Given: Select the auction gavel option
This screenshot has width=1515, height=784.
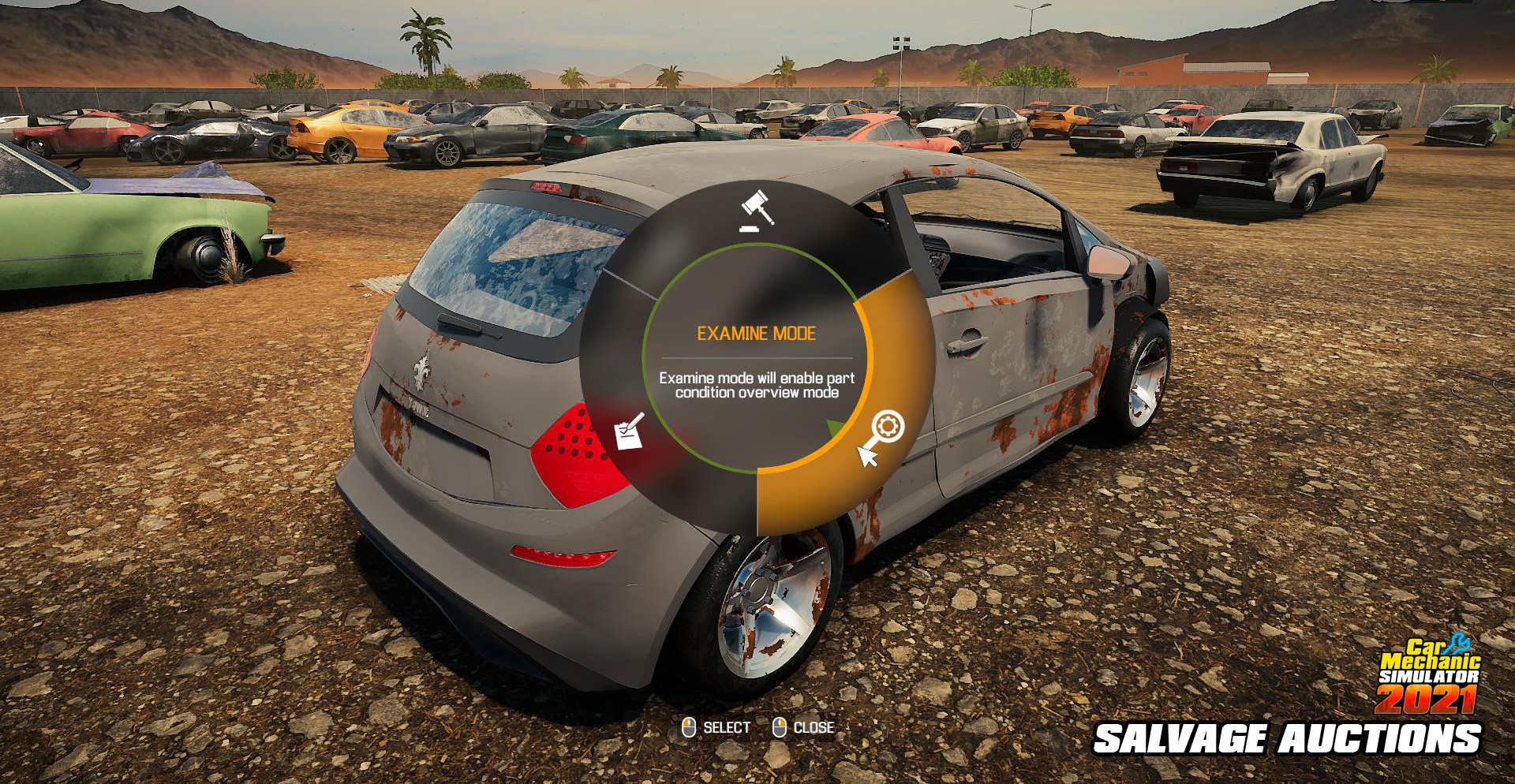Looking at the screenshot, I should (757, 211).
